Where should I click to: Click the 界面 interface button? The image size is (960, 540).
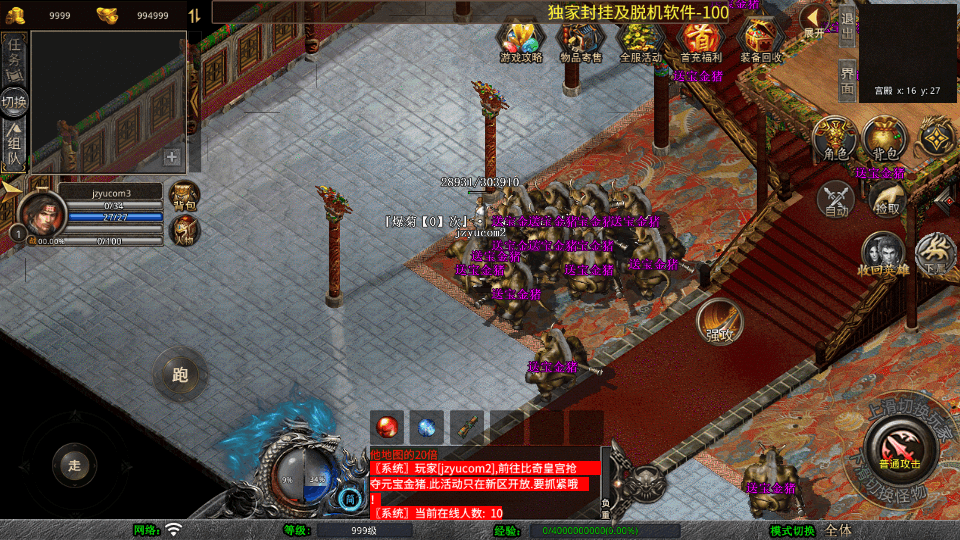846,80
